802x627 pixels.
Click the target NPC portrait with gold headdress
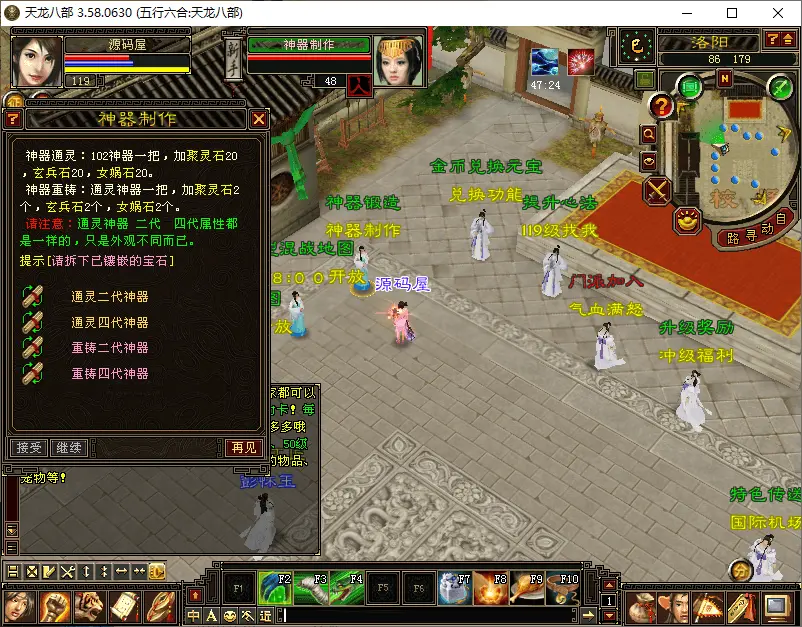click(x=399, y=62)
